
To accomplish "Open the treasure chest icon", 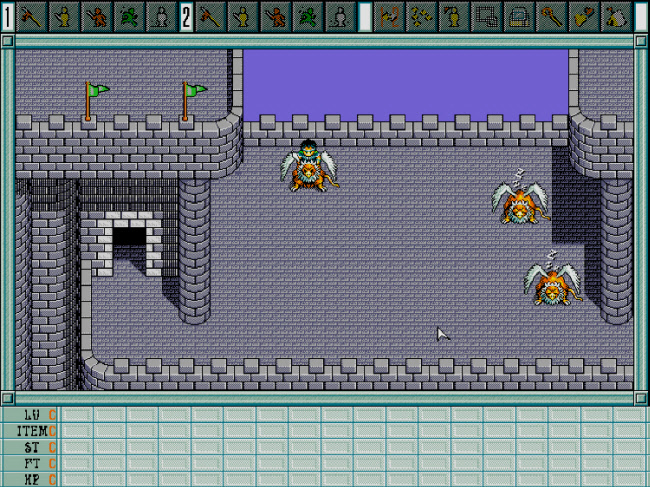I will click(519, 16).
